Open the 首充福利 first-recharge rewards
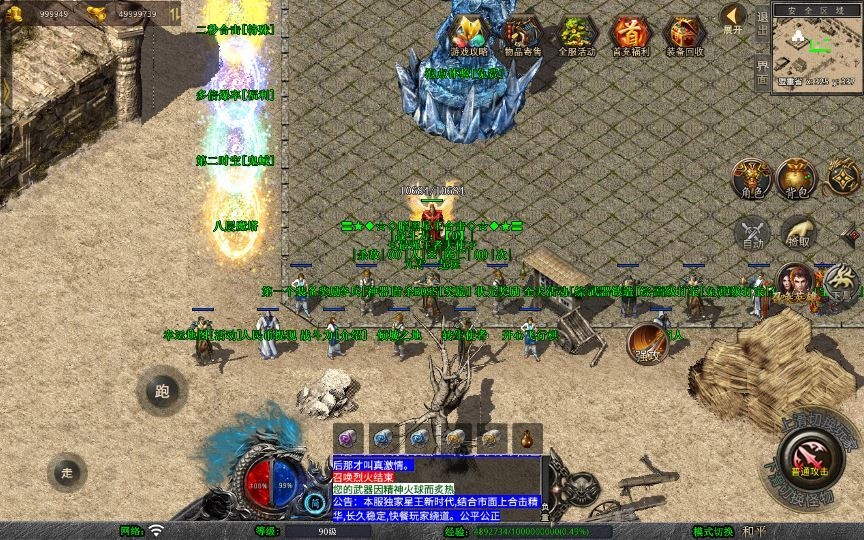The height and width of the screenshot is (540, 864). click(x=630, y=36)
